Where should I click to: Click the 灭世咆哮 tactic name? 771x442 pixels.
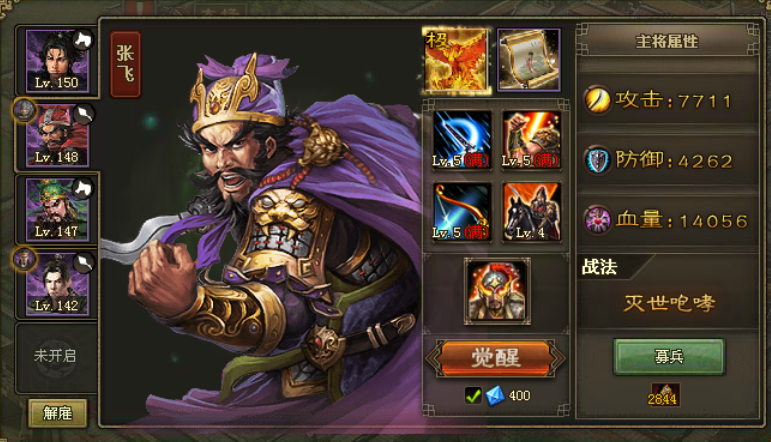pos(670,304)
